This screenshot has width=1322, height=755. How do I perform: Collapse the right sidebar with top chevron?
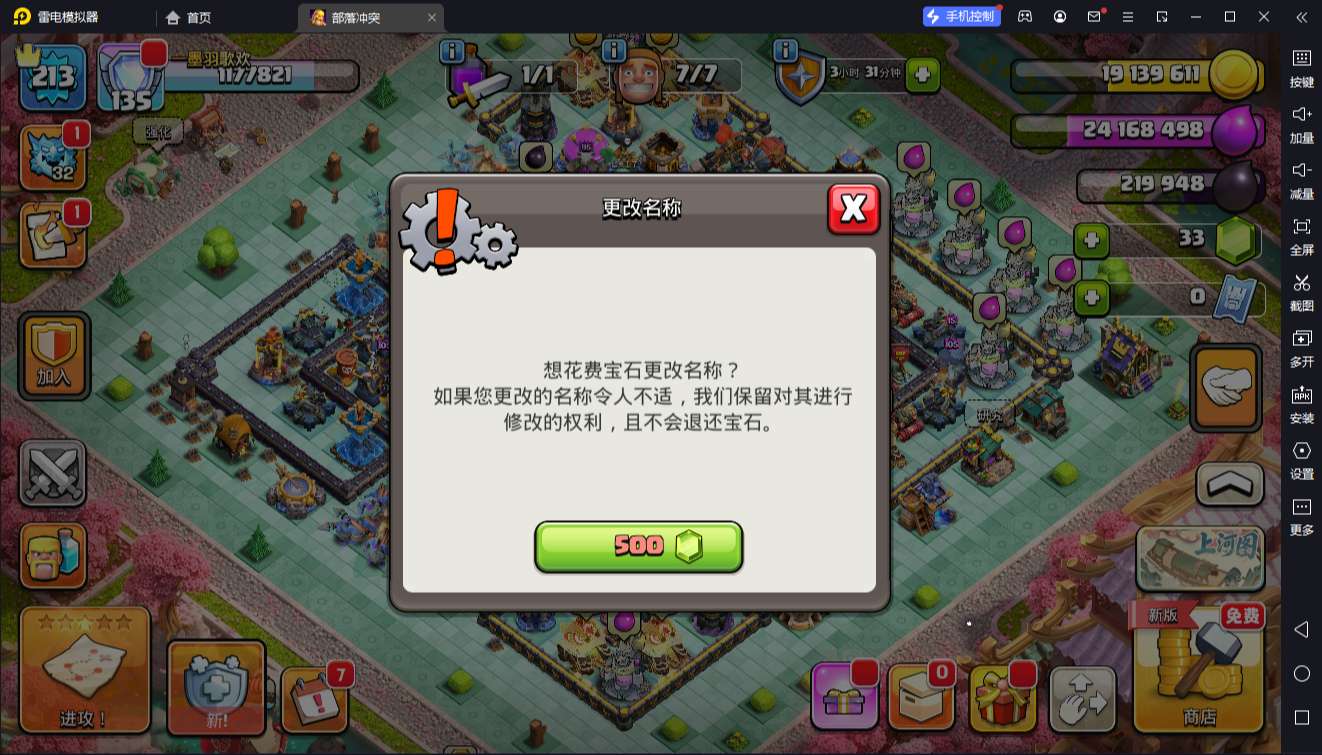(x=1301, y=17)
